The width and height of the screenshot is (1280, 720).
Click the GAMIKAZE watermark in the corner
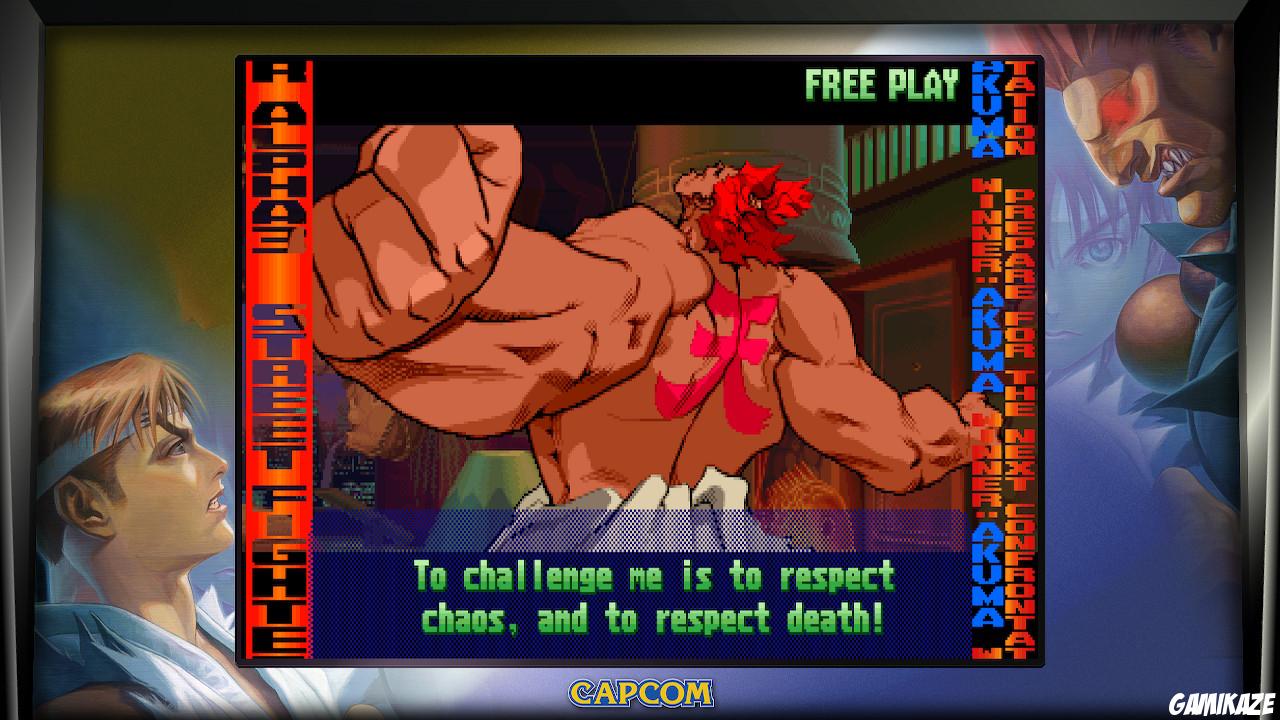pos(1221,703)
